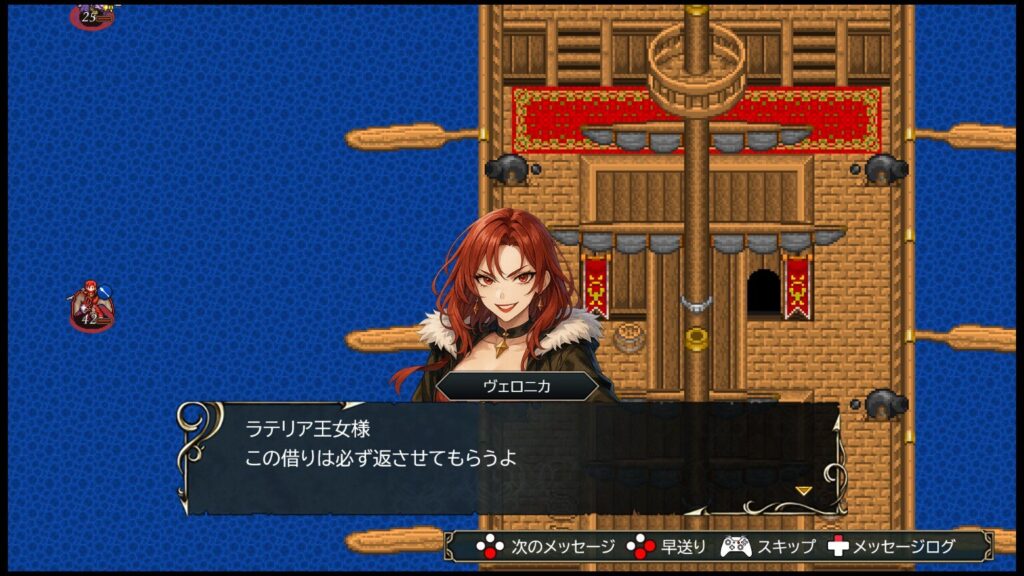The height and width of the screenshot is (576, 1024).
Task: Advance Veronica's dialogue message box
Action: pos(510,456)
